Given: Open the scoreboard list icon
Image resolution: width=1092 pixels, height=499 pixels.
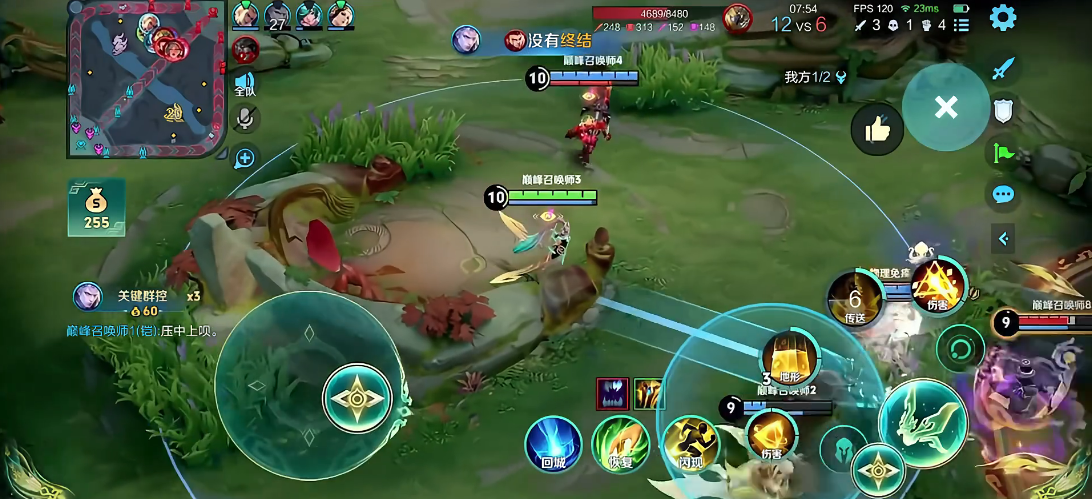Looking at the screenshot, I should click(x=961, y=25).
